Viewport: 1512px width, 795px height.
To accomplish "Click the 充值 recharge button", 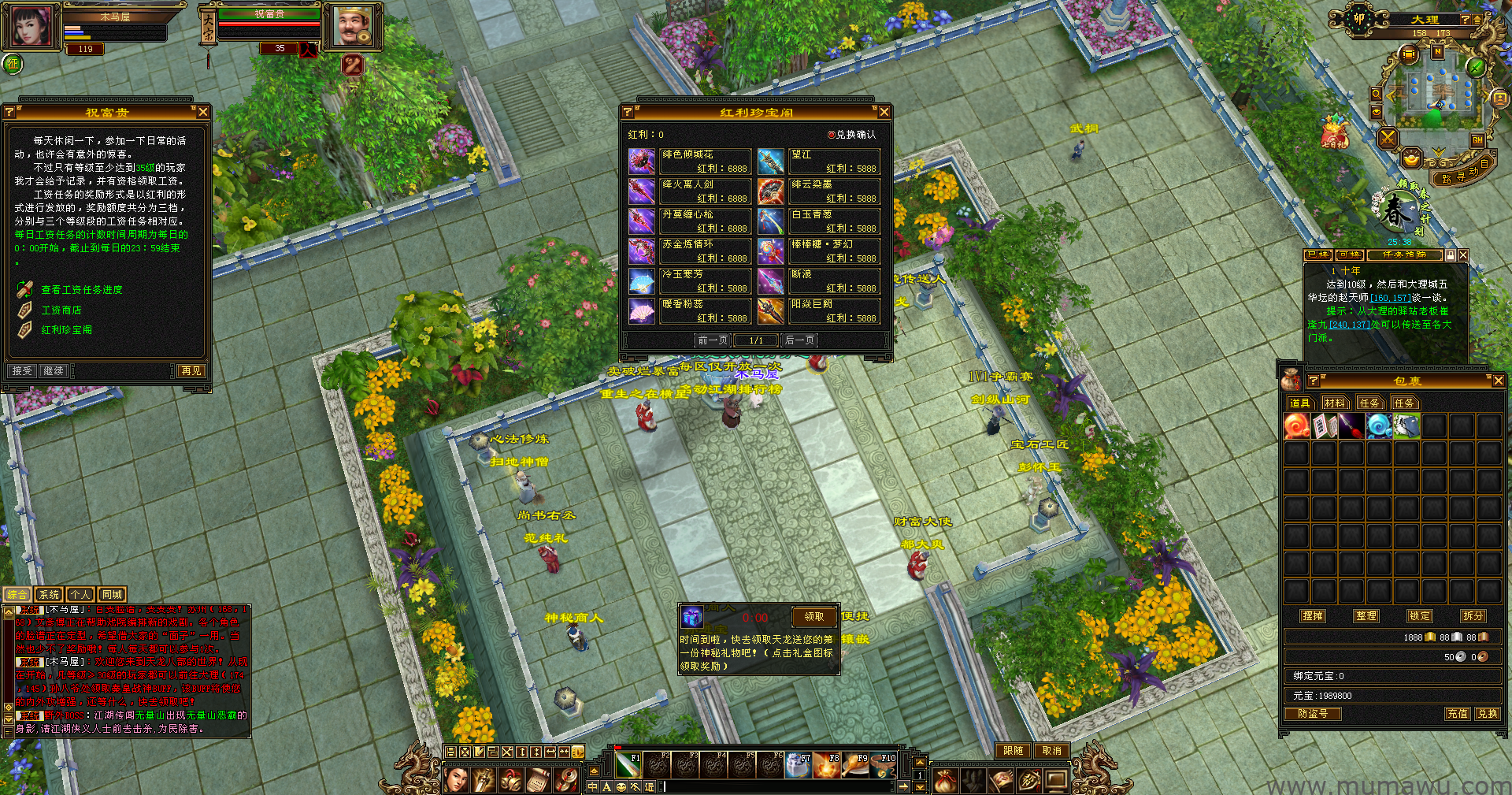I will pyautogui.click(x=1457, y=714).
